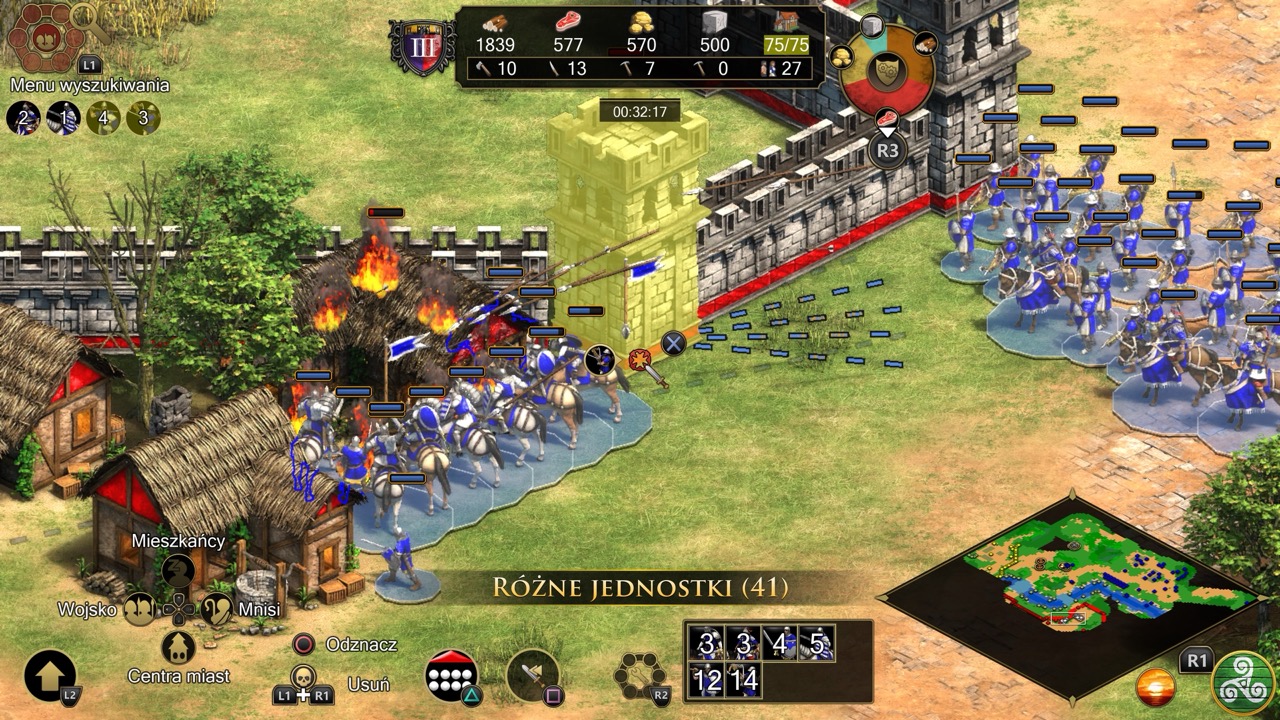Choose Centra miast town centers icon
The width and height of the screenshot is (1280, 720).
coord(178,647)
